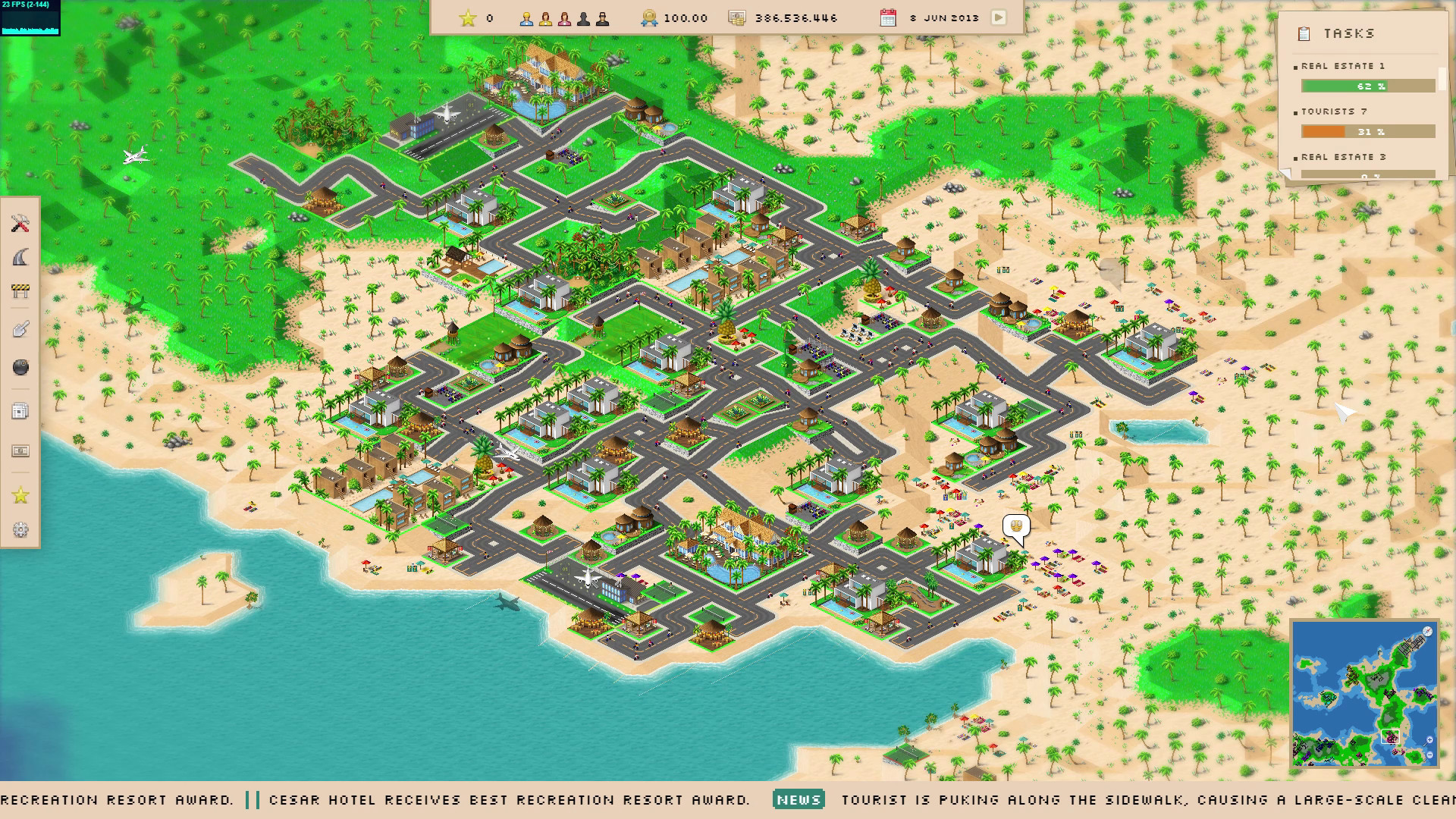This screenshot has height=819, width=1456.
Task: Click the awards star in the sidebar
Action: [x=20, y=495]
